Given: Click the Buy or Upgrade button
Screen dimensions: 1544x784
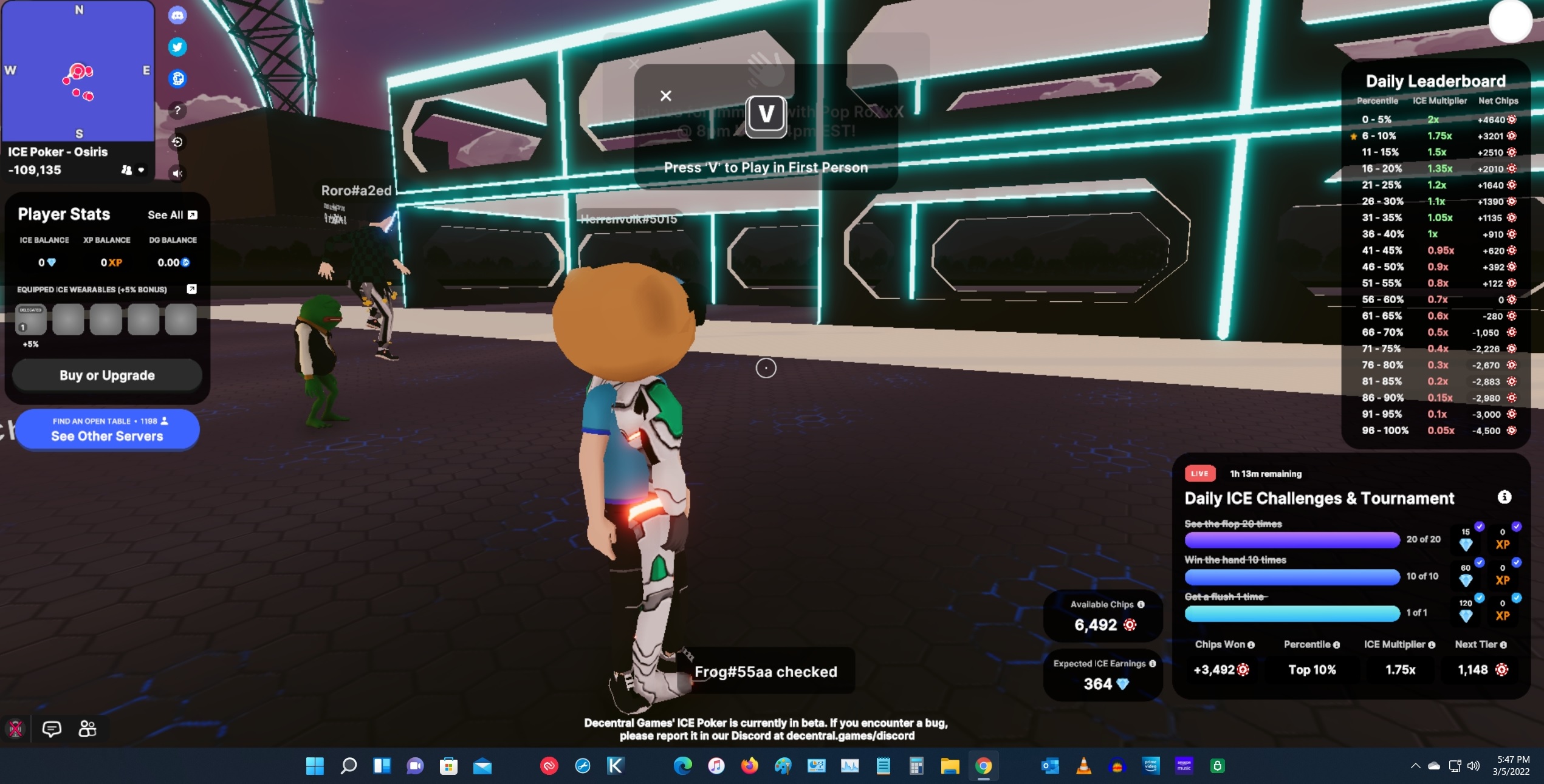Looking at the screenshot, I should coord(106,375).
